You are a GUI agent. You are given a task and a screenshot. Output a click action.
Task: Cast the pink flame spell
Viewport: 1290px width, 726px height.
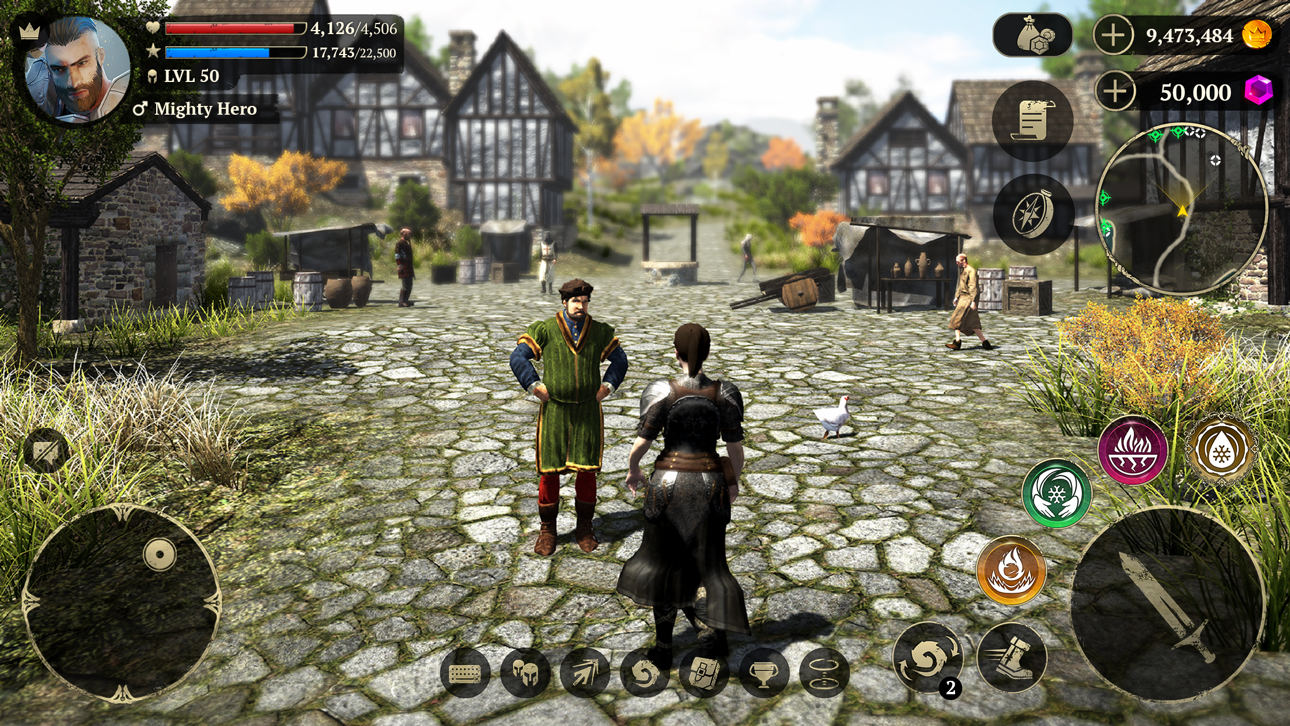point(1131,452)
